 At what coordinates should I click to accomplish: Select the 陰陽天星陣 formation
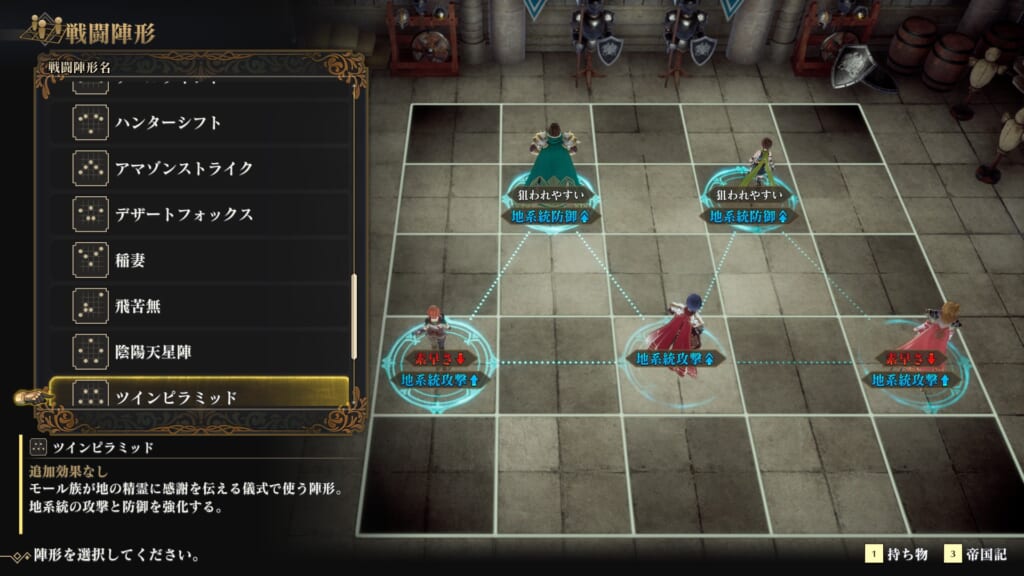click(200, 352)
